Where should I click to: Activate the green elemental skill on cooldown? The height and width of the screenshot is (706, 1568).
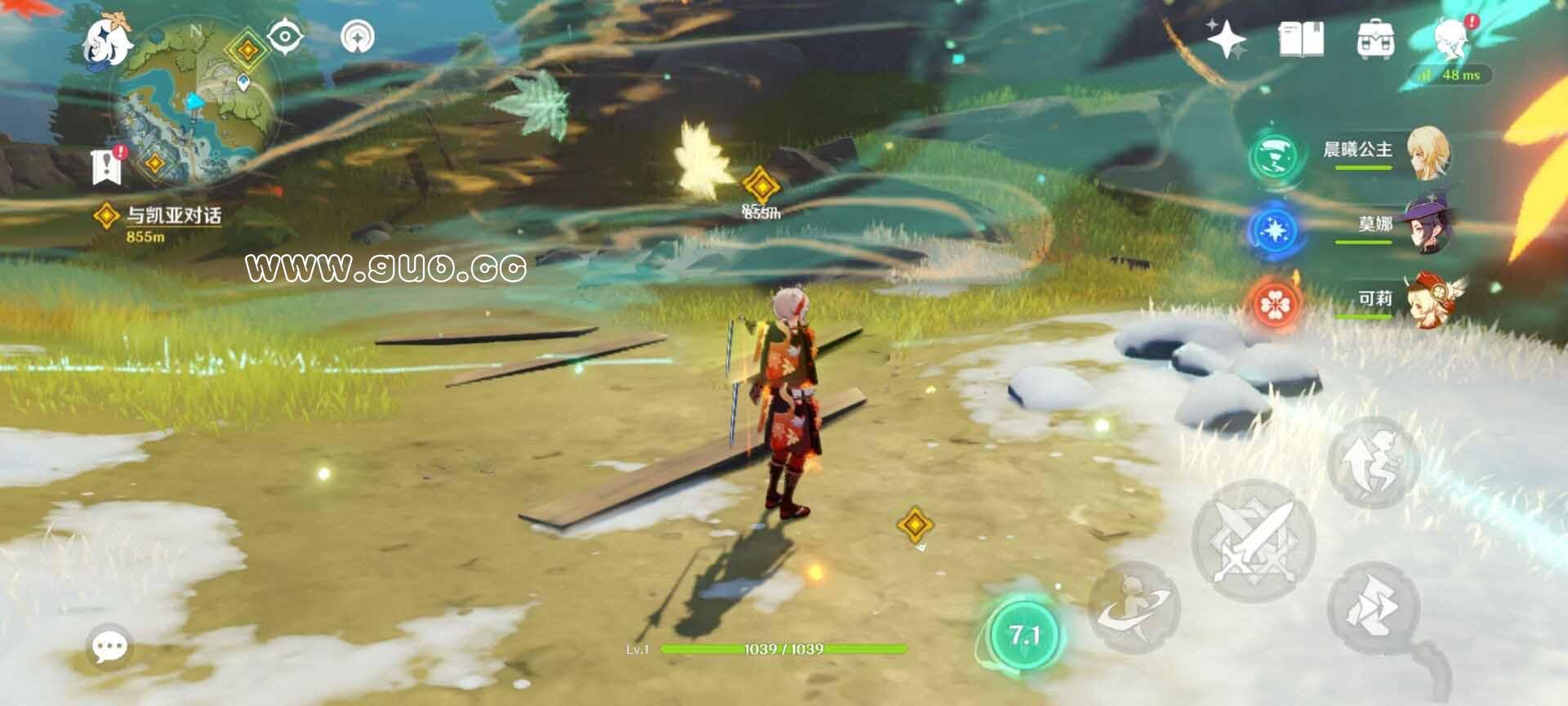pyautogui.click(x=1023, y=635)
